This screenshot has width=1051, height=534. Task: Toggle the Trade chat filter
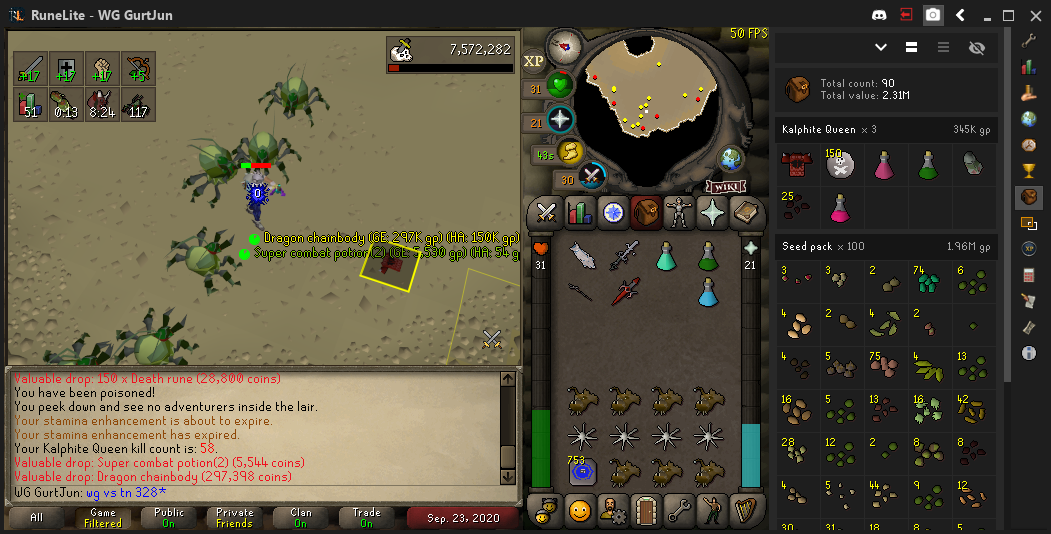[x=367, y=519]
